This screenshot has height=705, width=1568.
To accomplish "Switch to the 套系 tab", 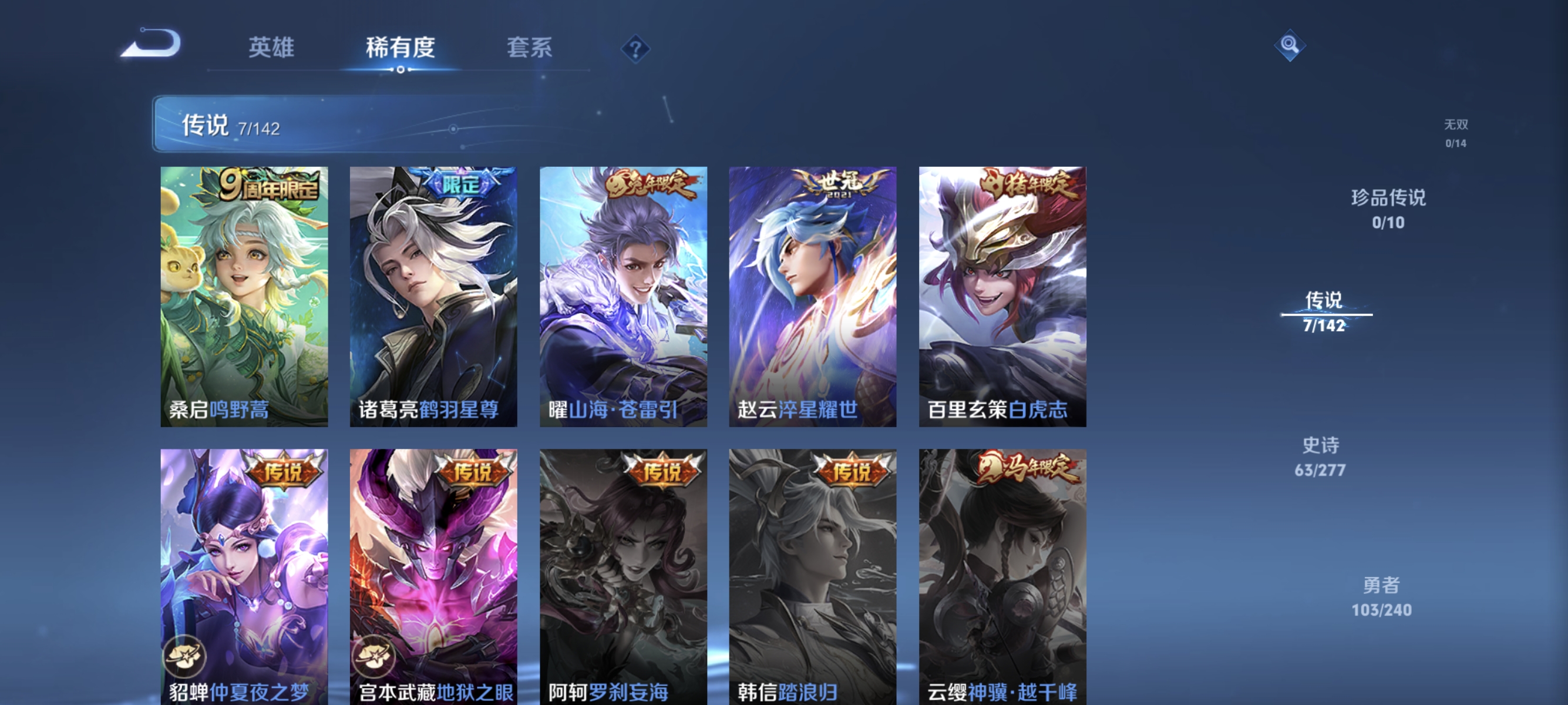I will click(x=530, y=48).
